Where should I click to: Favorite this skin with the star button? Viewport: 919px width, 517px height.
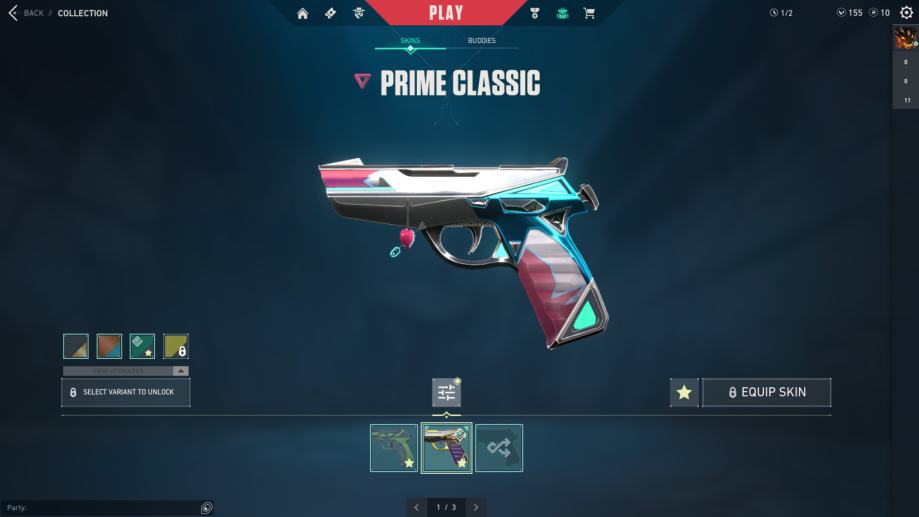[684, 392]
